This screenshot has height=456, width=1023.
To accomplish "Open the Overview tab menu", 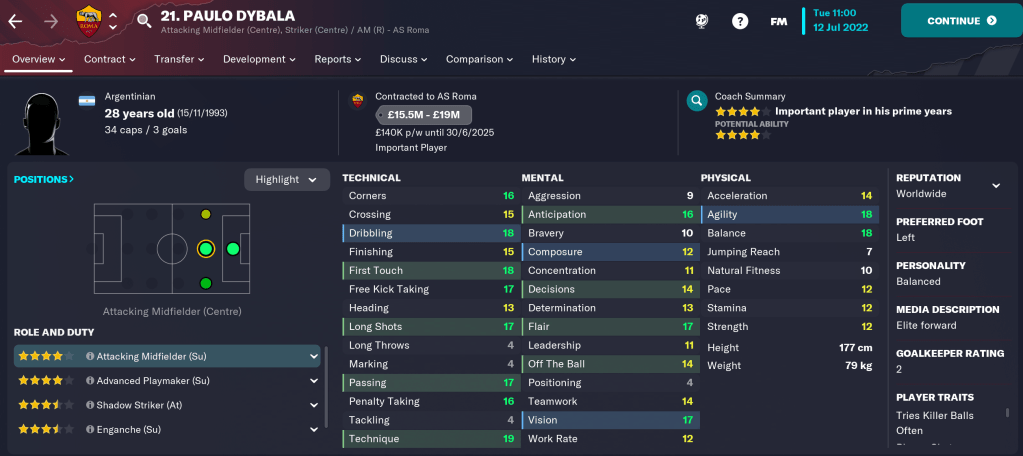I will (38, 59).
